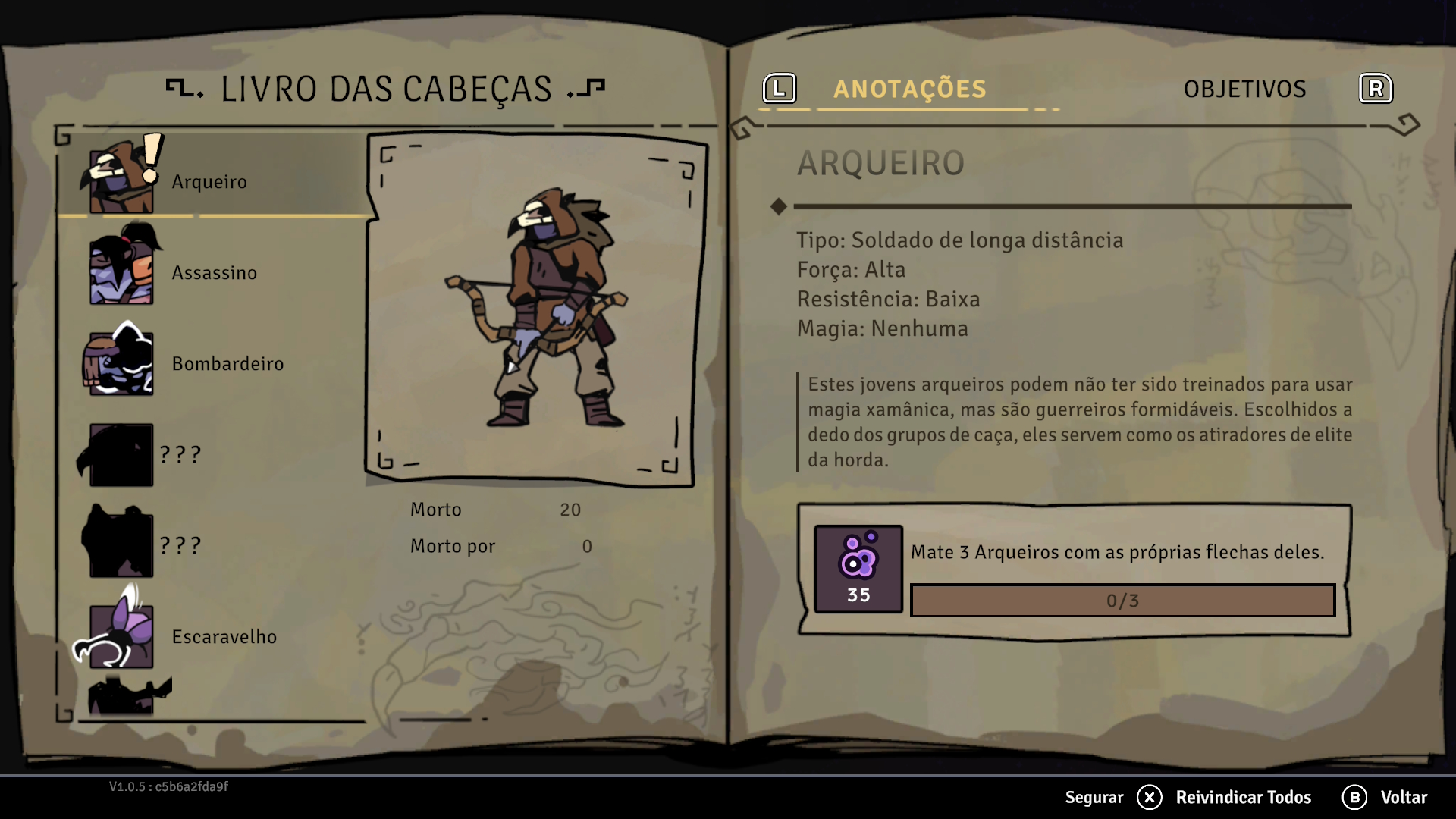The width and height of the screenshot is (1456, 819).
Task: Select the Escaravelho entry
Action: [x=224, y=637]
